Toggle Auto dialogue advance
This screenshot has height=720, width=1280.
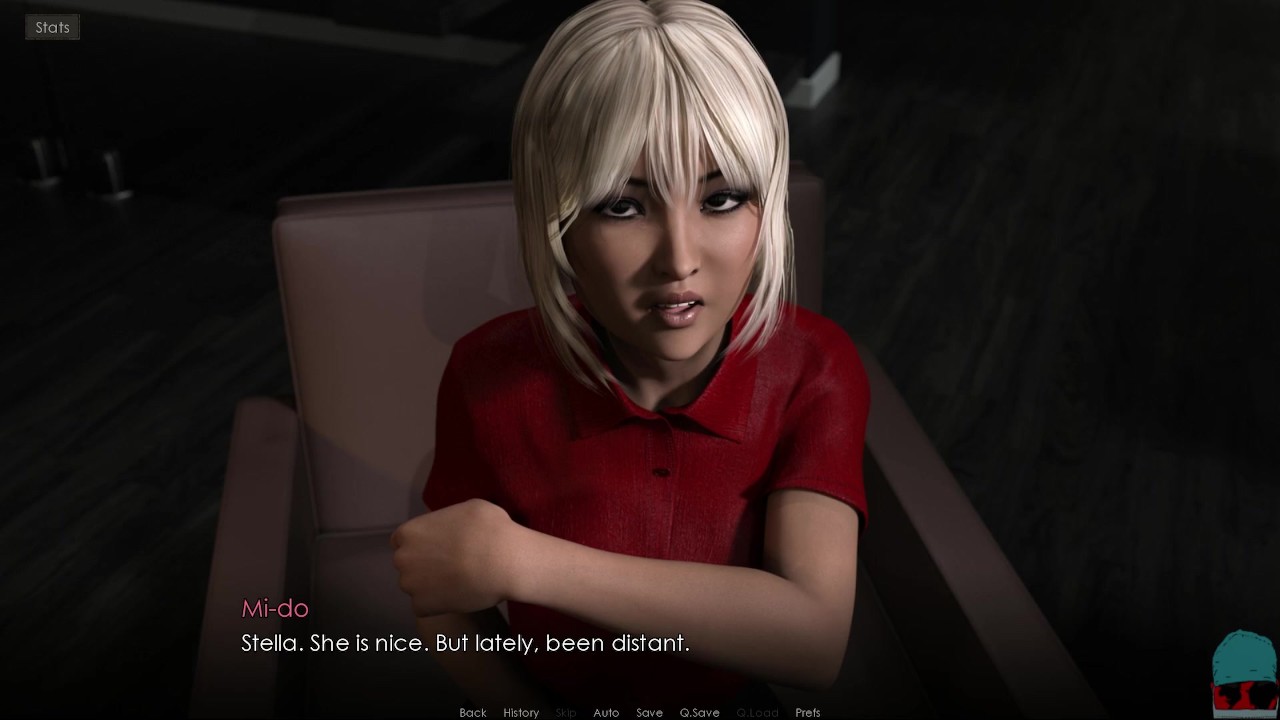click(606, 712)
